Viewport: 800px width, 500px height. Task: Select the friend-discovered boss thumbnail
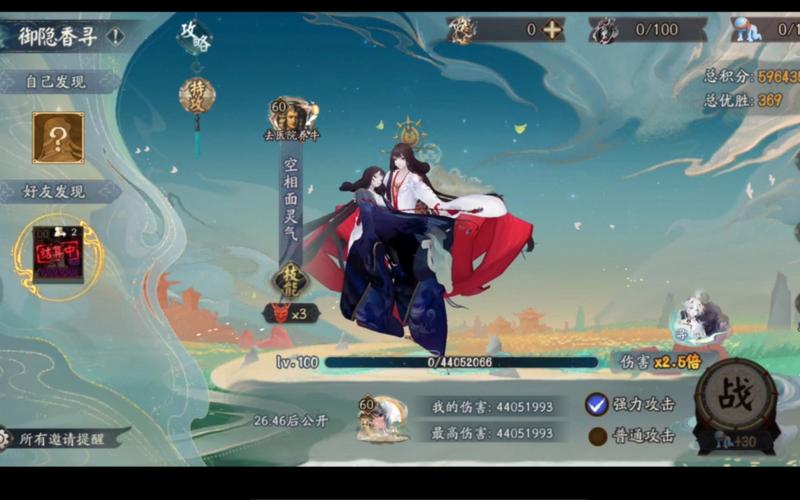pyautogui.click(x=58, y=255)
